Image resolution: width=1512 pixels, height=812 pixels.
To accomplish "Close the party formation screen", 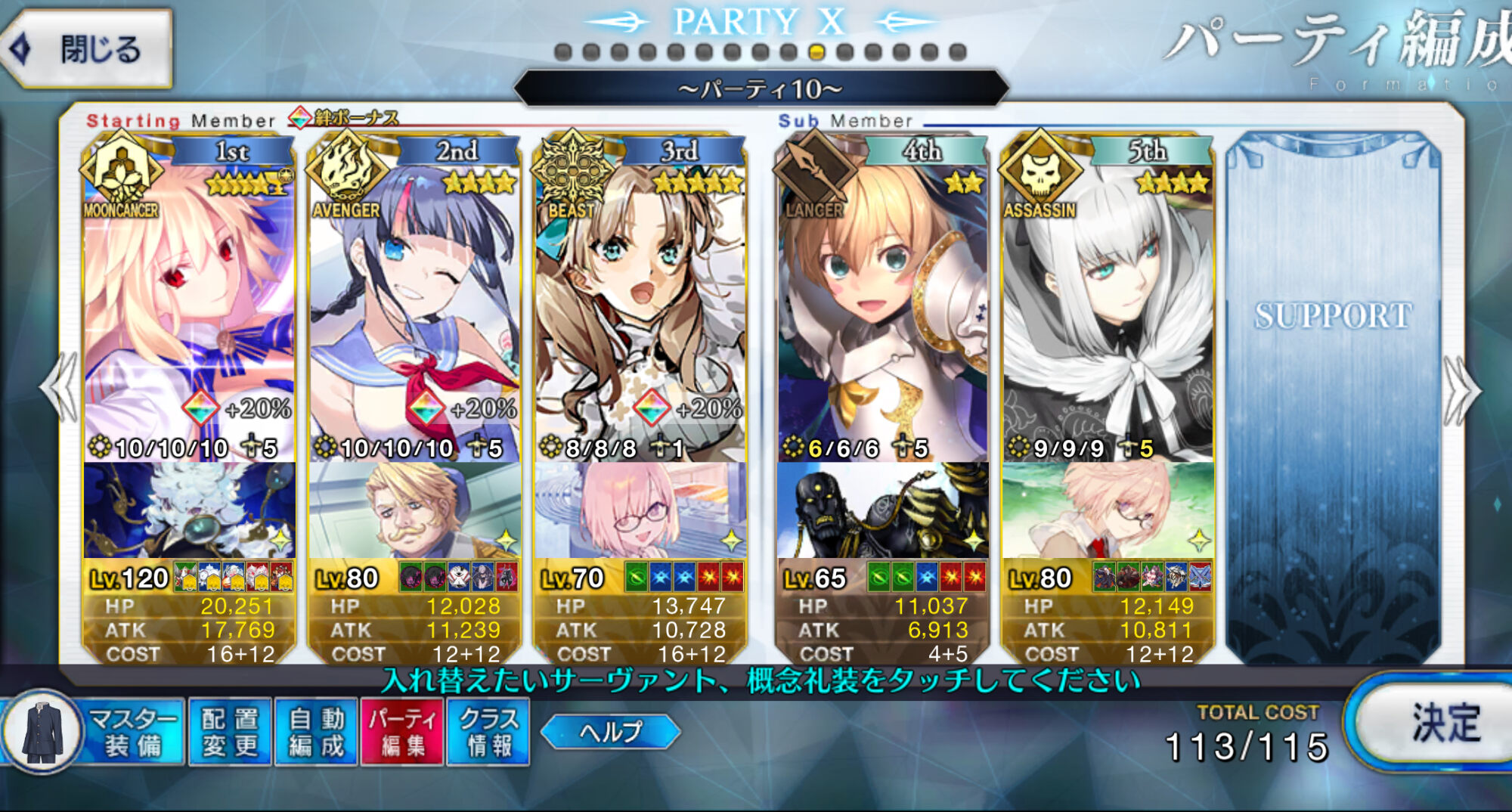I will [87, 50].
